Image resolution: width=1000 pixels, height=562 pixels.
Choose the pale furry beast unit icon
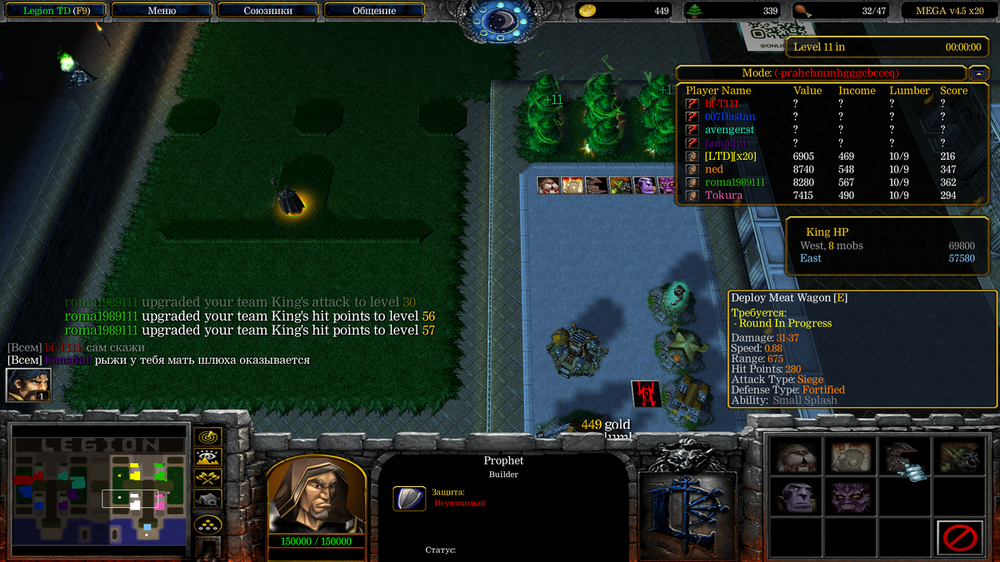click(797, 456)
